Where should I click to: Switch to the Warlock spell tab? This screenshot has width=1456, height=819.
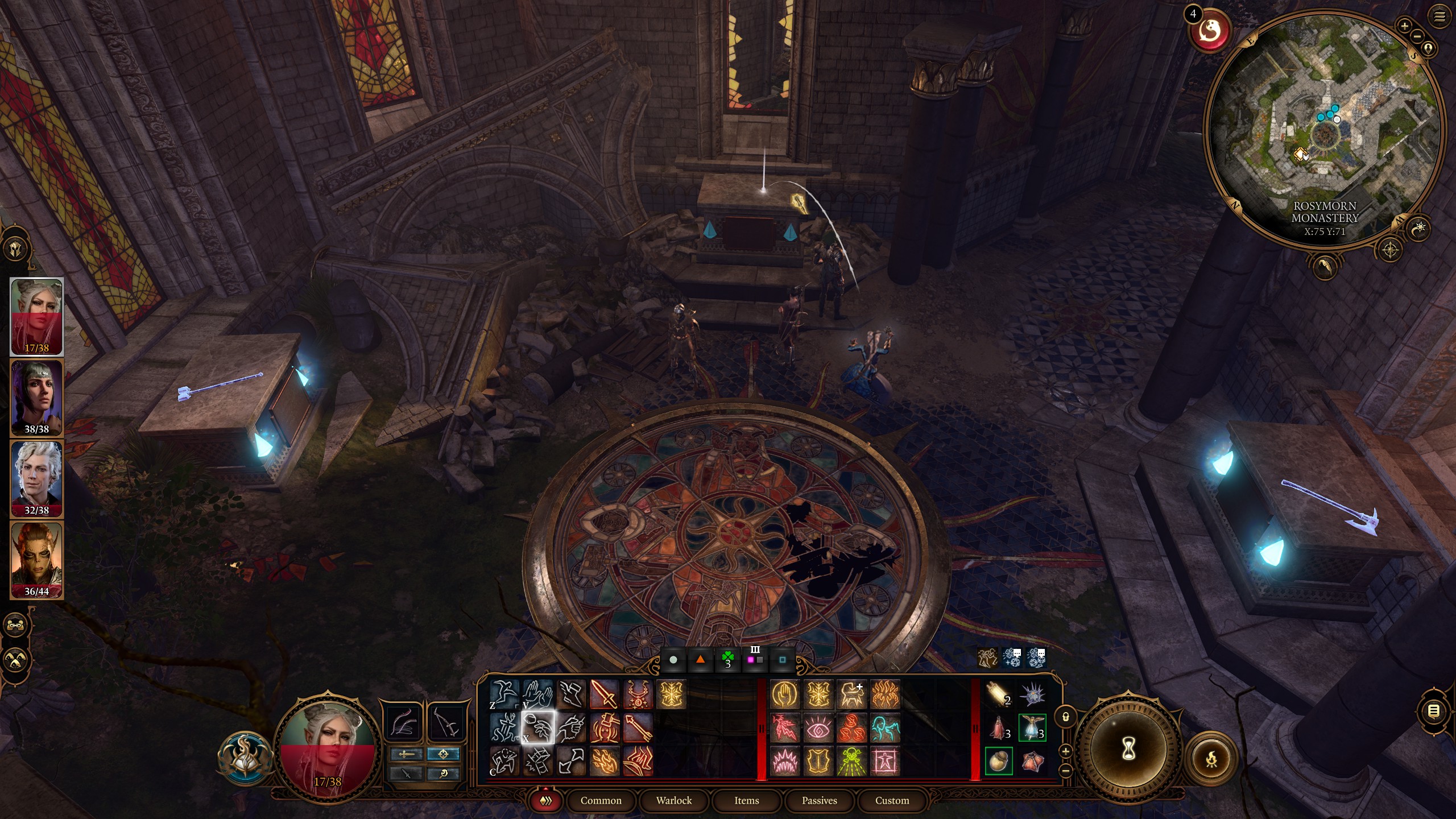coord(674,801)
